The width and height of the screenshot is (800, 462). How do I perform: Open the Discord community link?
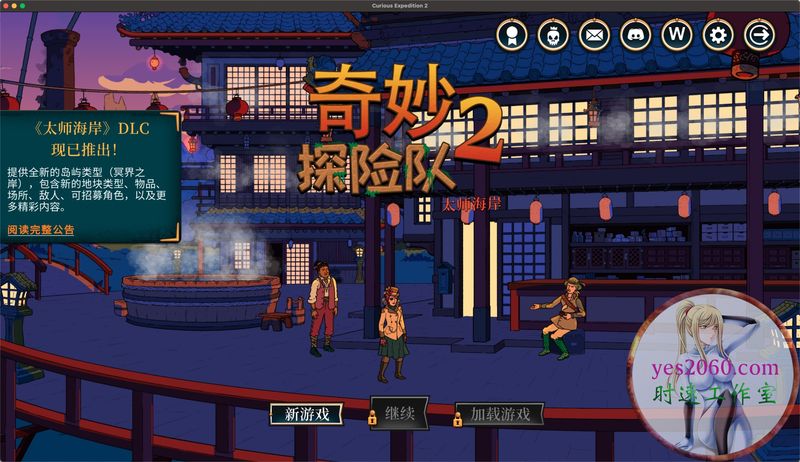pos(635,36)
